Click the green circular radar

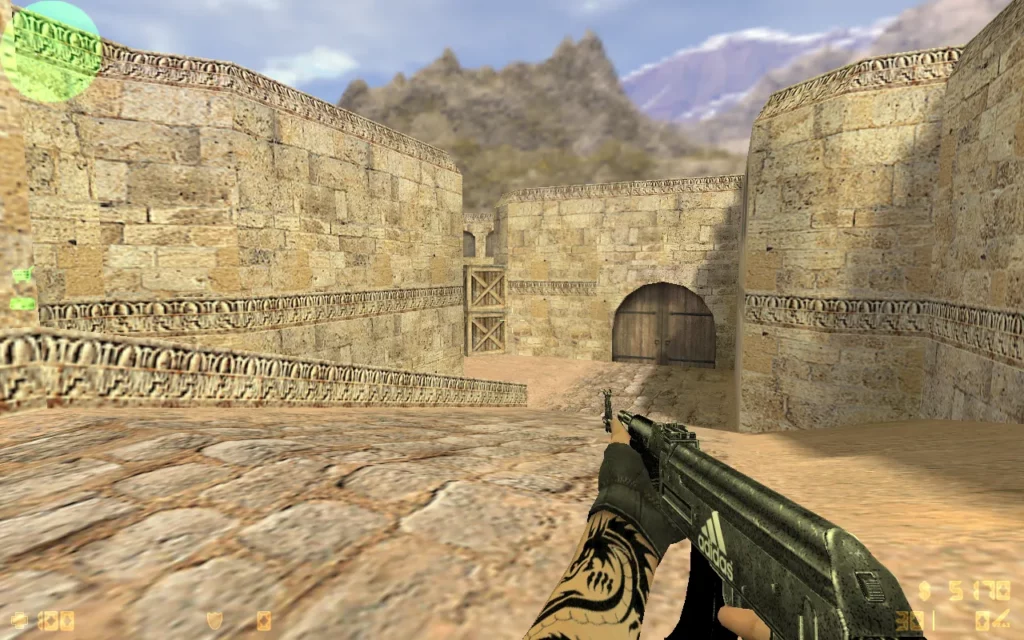(x=50, y=52)
